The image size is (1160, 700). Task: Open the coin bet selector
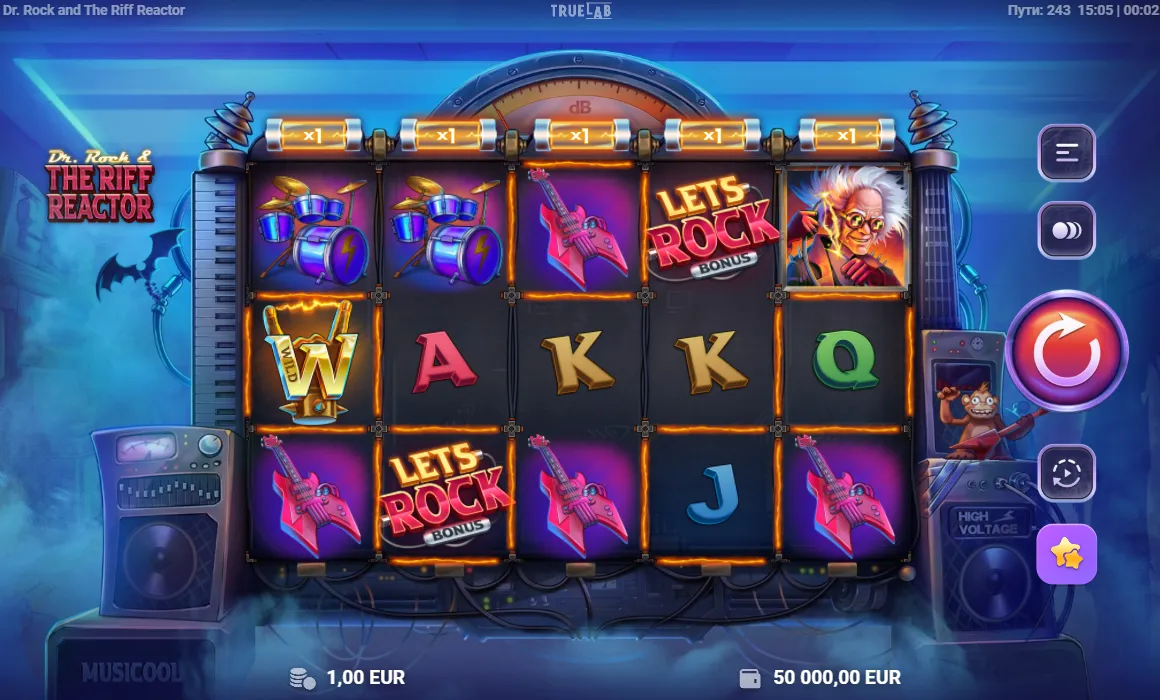pyautogui.click(x=1066, y=230)
